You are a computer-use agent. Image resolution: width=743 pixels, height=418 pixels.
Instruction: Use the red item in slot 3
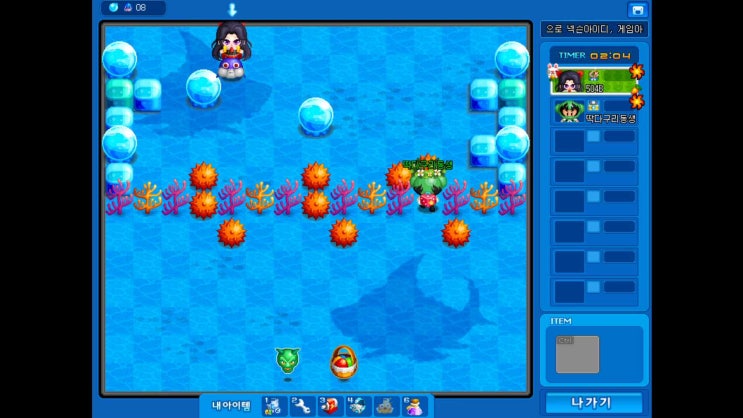(329, 405)
